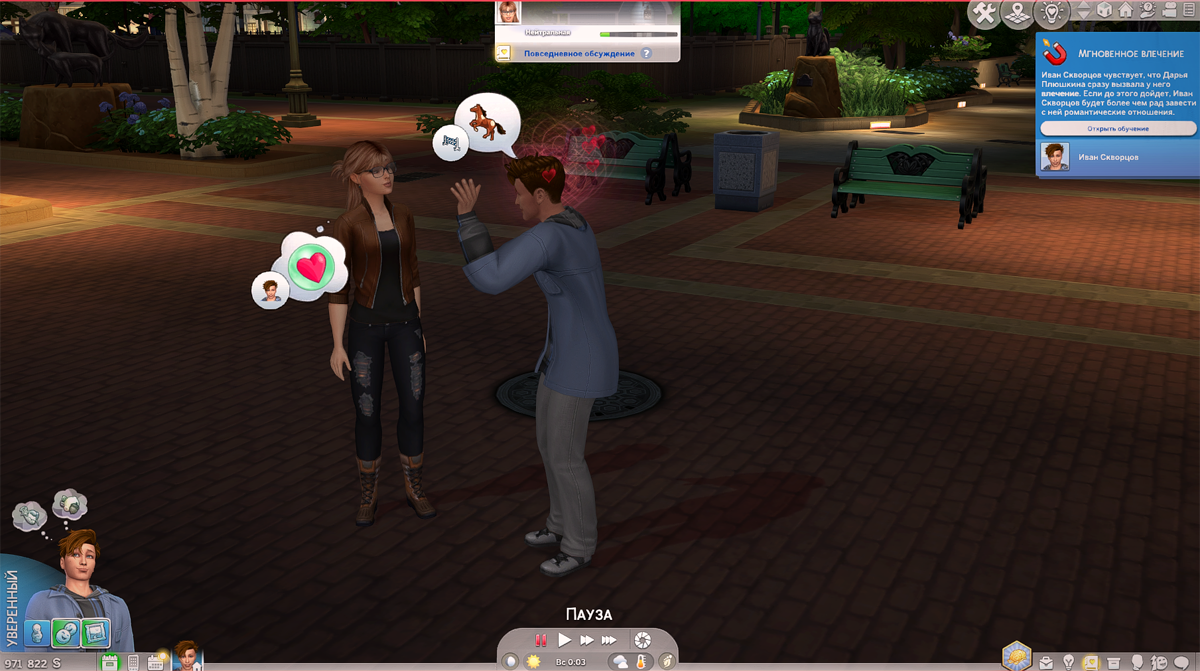Click the house icon in top bar

pyautogui.click(x=1125, y=10)
